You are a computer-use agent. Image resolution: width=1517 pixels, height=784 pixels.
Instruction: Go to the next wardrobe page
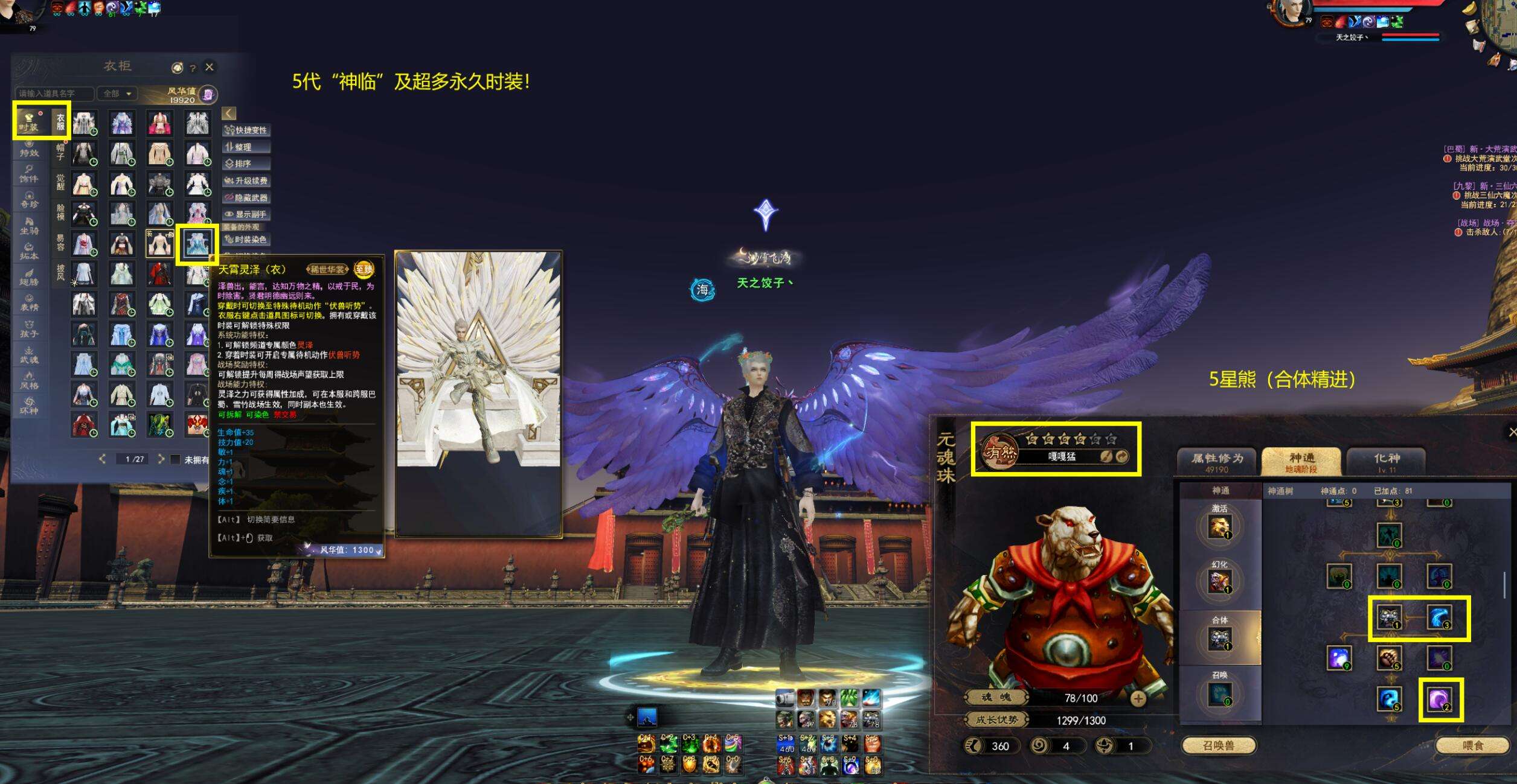click(x=161, y=459)
